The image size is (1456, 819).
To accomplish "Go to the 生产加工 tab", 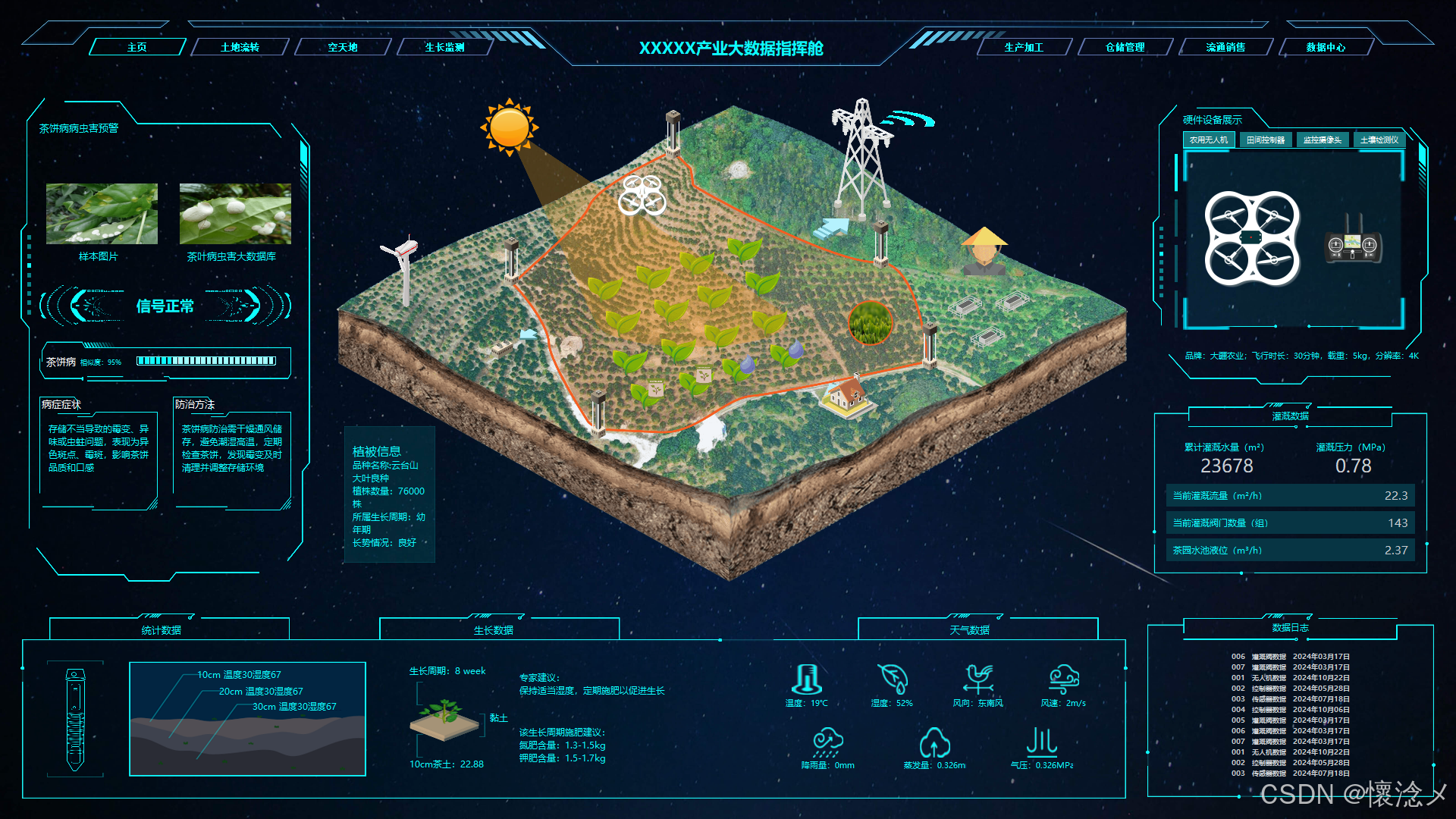I will click(x=1024, y=47).
